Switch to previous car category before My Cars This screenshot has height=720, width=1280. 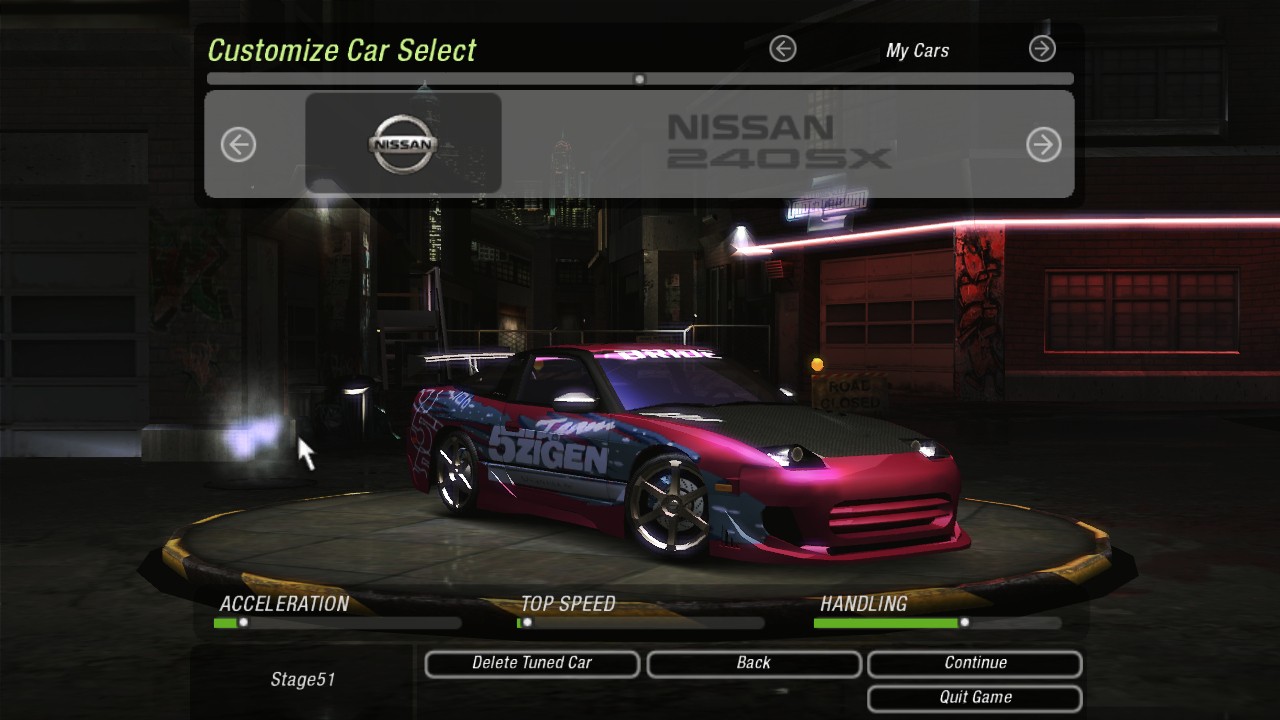pos(783,48)
